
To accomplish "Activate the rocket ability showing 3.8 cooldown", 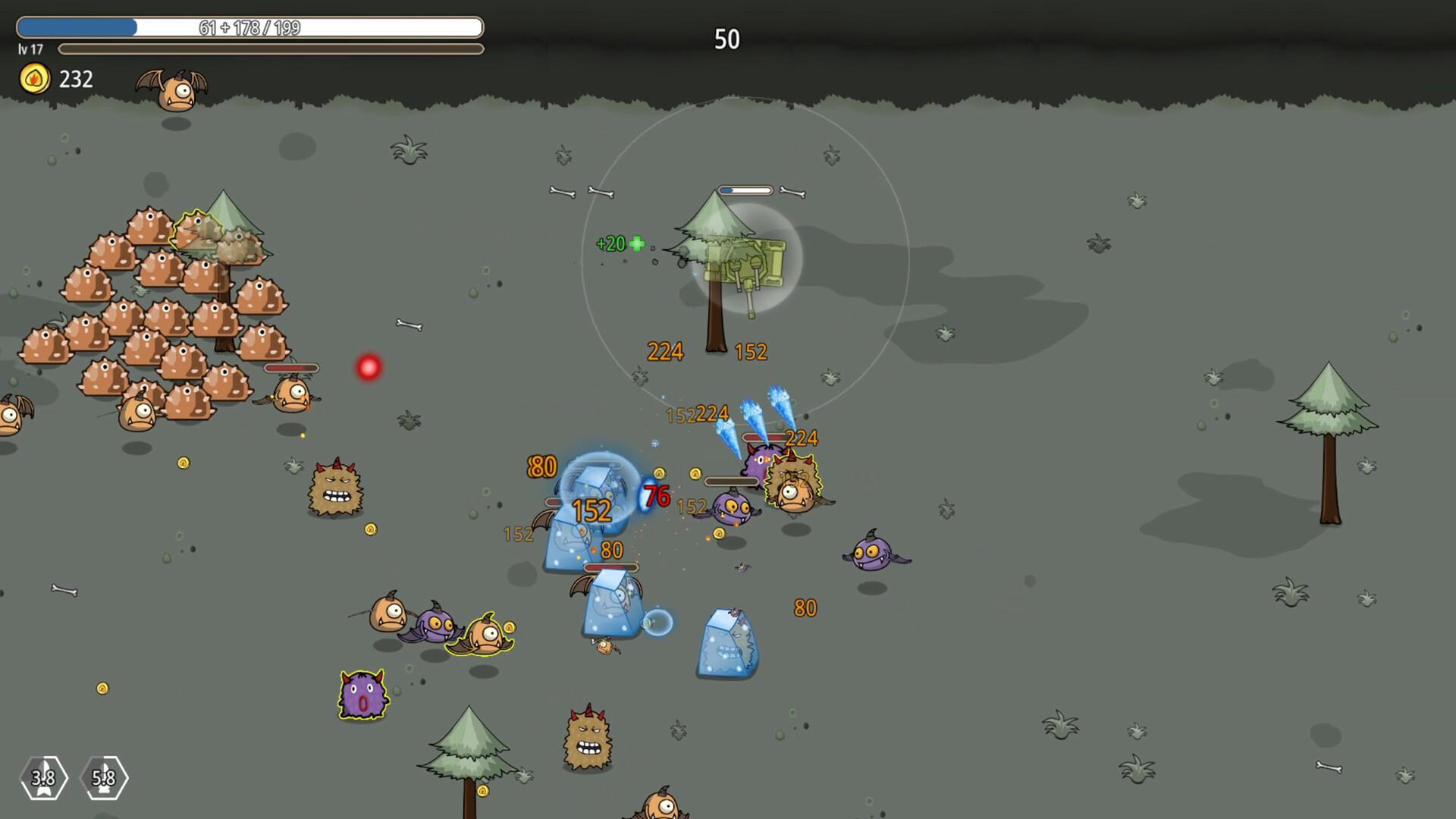I will tap(43, 777).
